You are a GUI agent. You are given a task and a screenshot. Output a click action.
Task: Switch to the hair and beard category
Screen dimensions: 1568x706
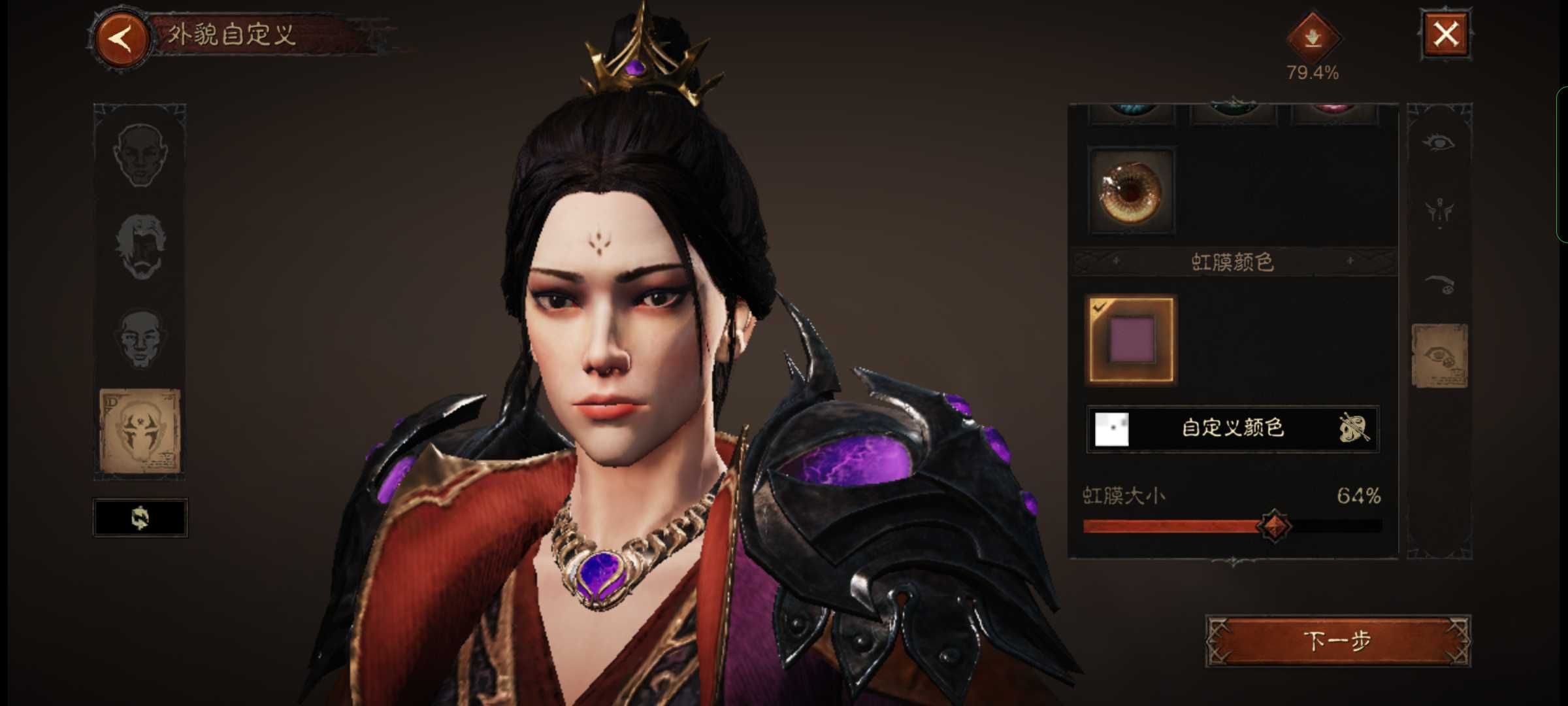coord(140,246)
